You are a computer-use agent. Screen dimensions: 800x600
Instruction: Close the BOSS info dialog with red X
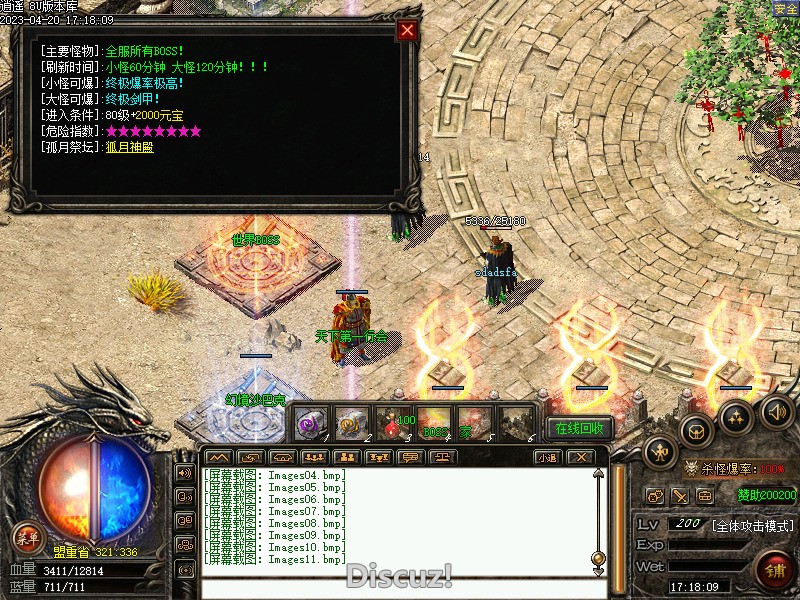(407, 30)
